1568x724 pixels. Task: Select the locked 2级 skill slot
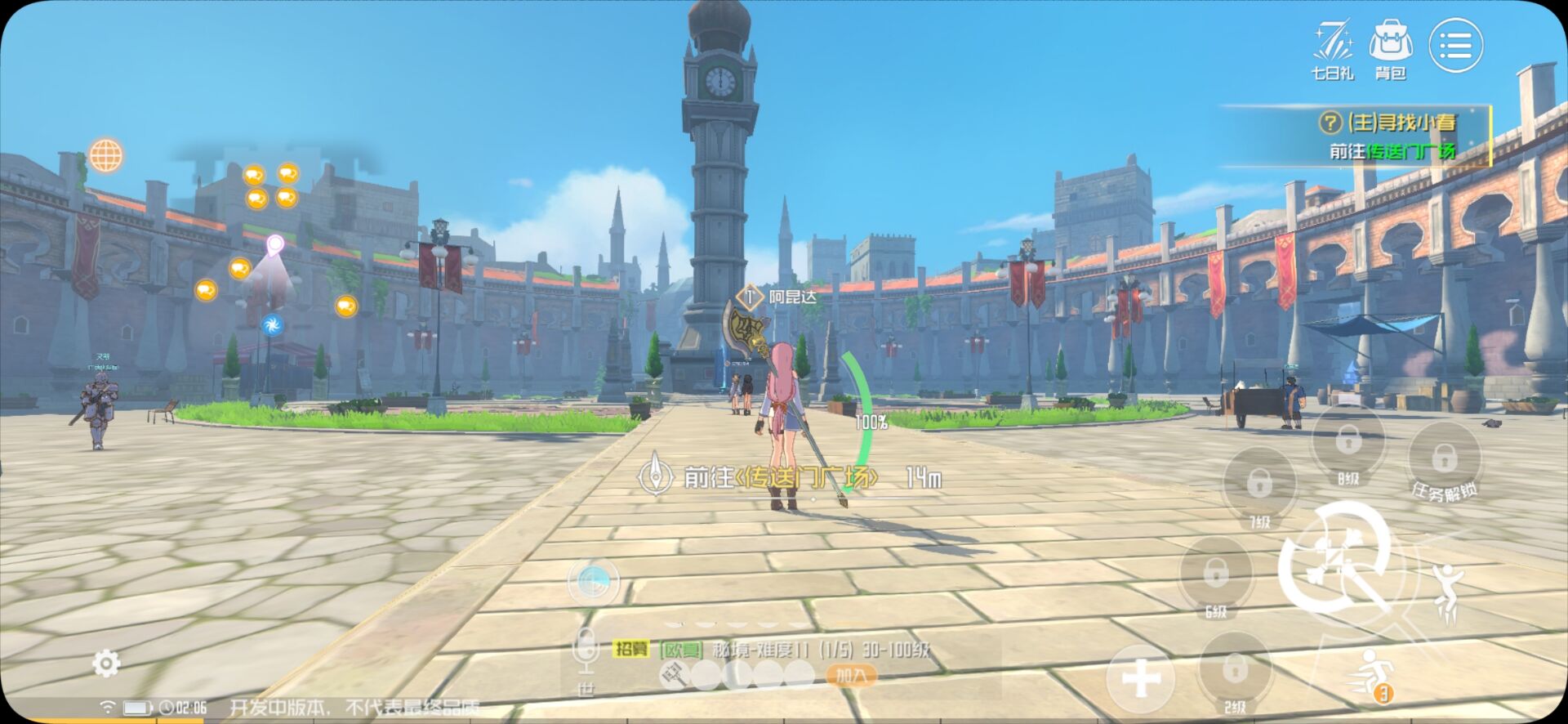pos(1235,672)
